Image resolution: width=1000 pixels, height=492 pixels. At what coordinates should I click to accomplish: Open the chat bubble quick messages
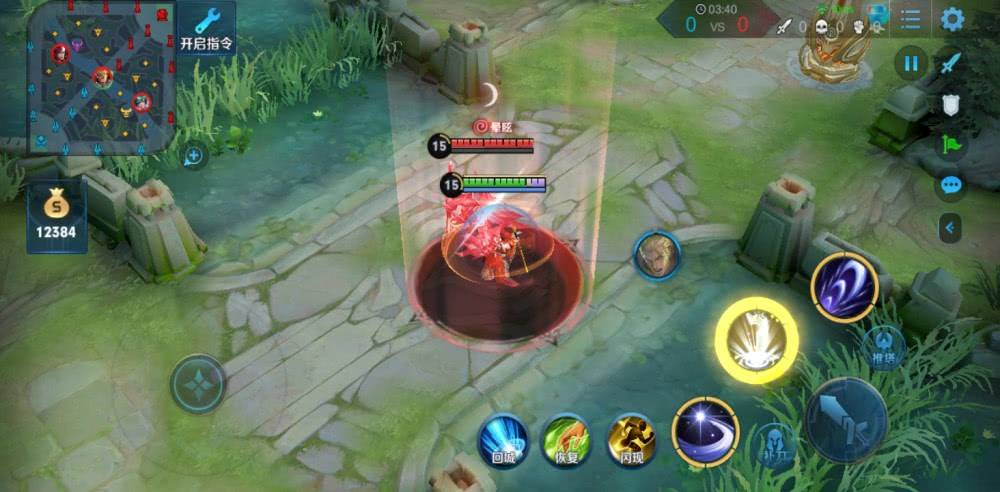click(x=951, y=185)
